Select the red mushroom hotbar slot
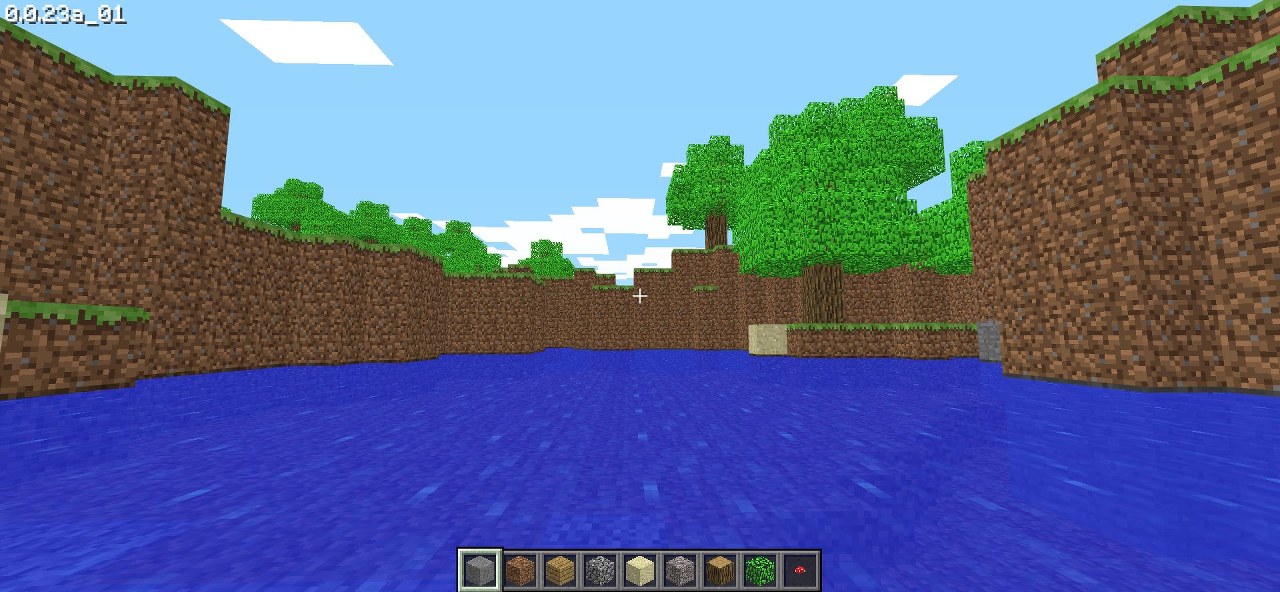This screenshot has width=1280, height=592. (x=800, y=571)
